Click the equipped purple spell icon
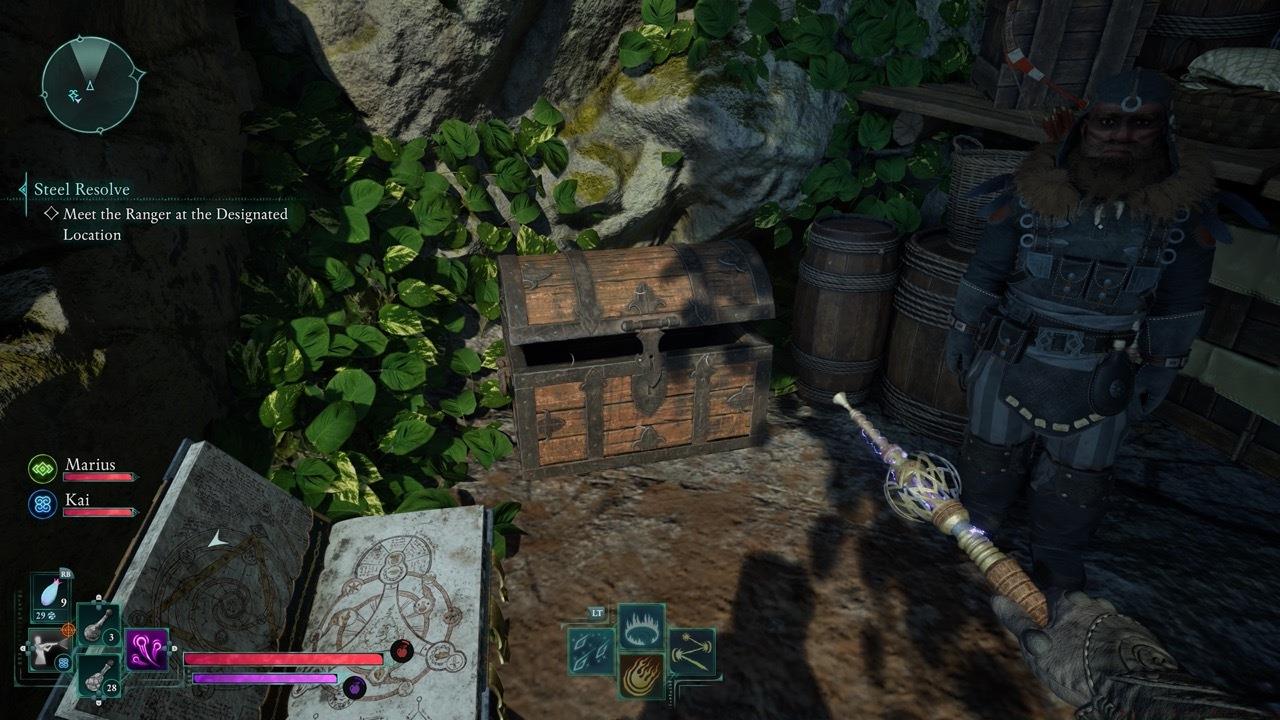The image size is (1280, 720). click(x=146, y=649)
